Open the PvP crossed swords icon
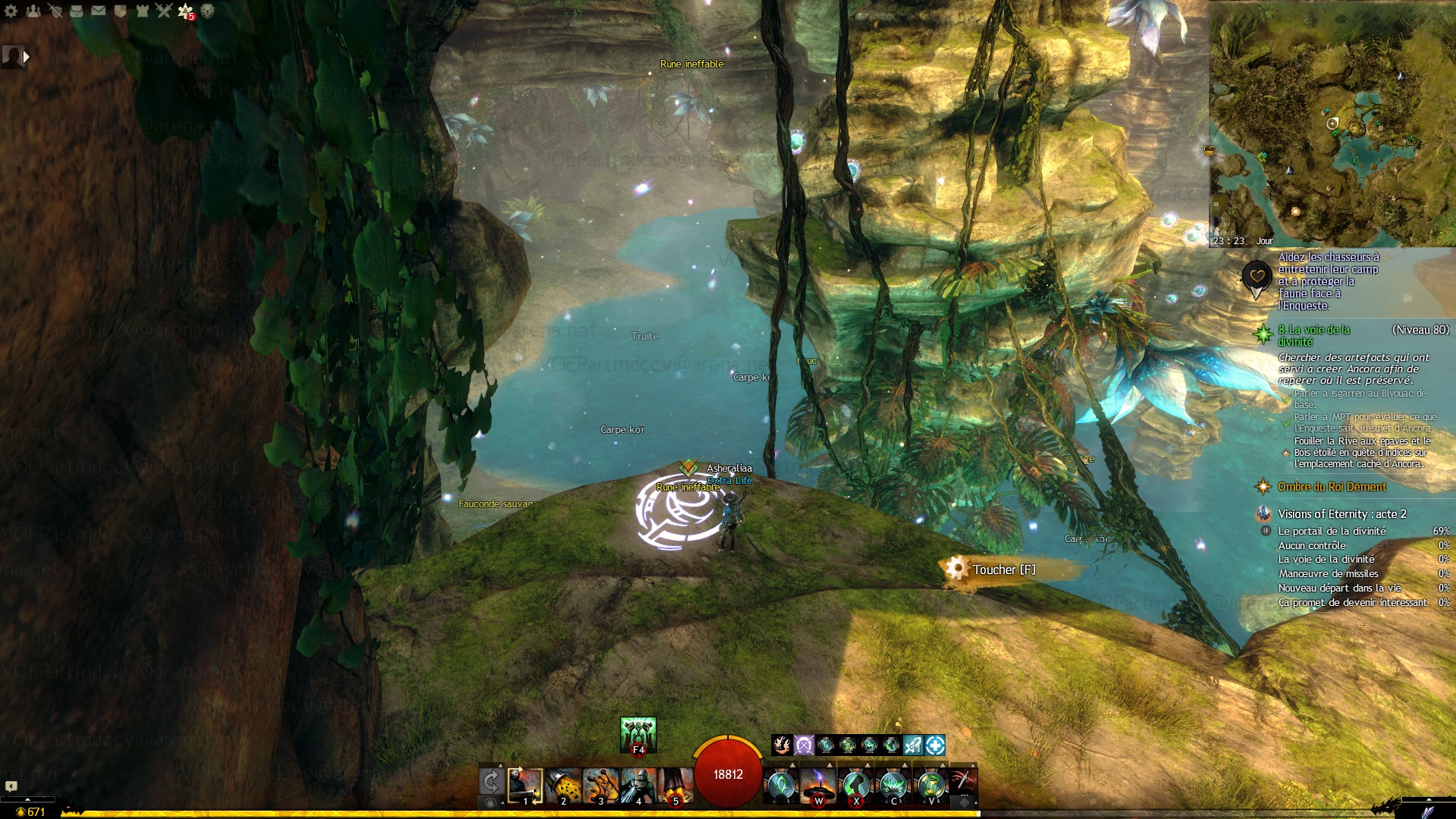Screen dimensions: 1456x819 164,11
